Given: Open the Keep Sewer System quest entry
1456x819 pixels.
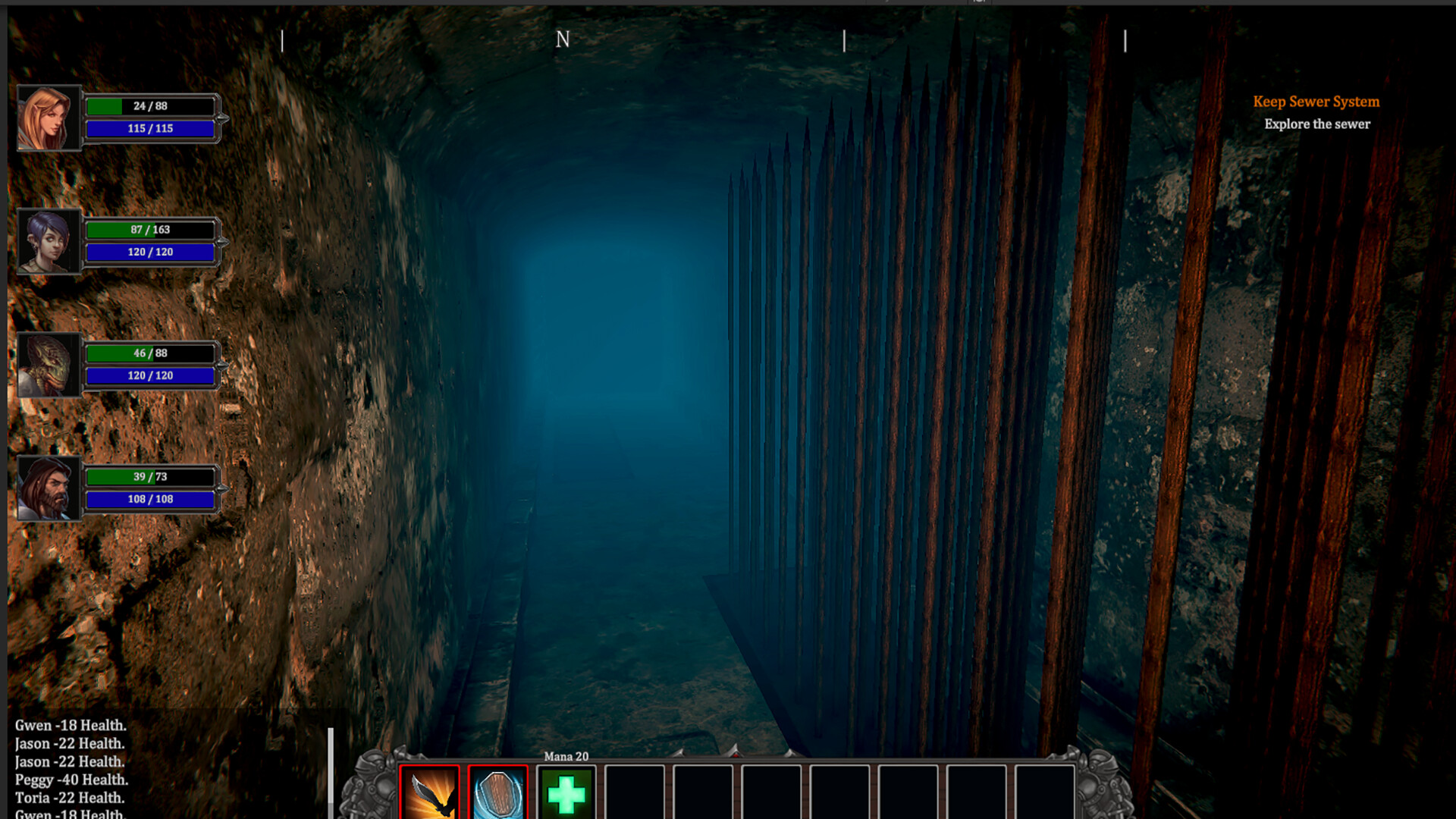Looking at the screenshot, I should pyautogui.click(x=1316, y=102).
